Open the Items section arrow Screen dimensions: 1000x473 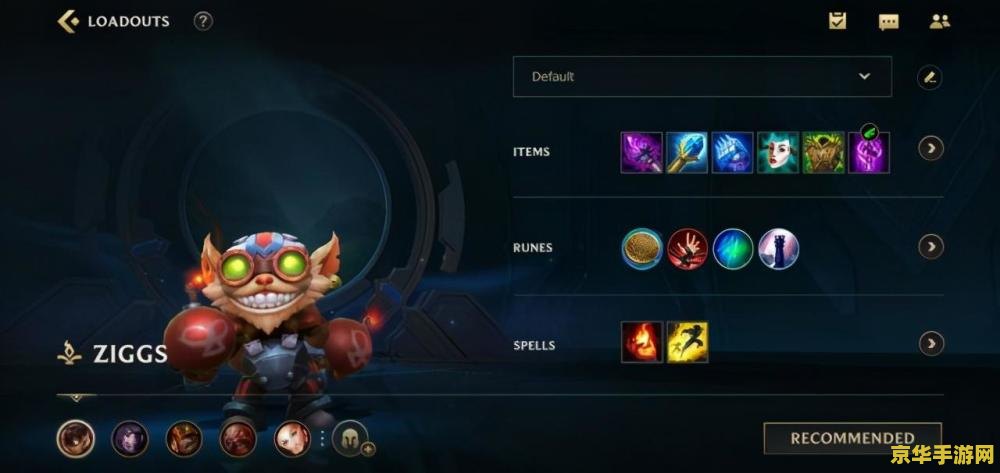pyautogui.click(x=931, y=149)
